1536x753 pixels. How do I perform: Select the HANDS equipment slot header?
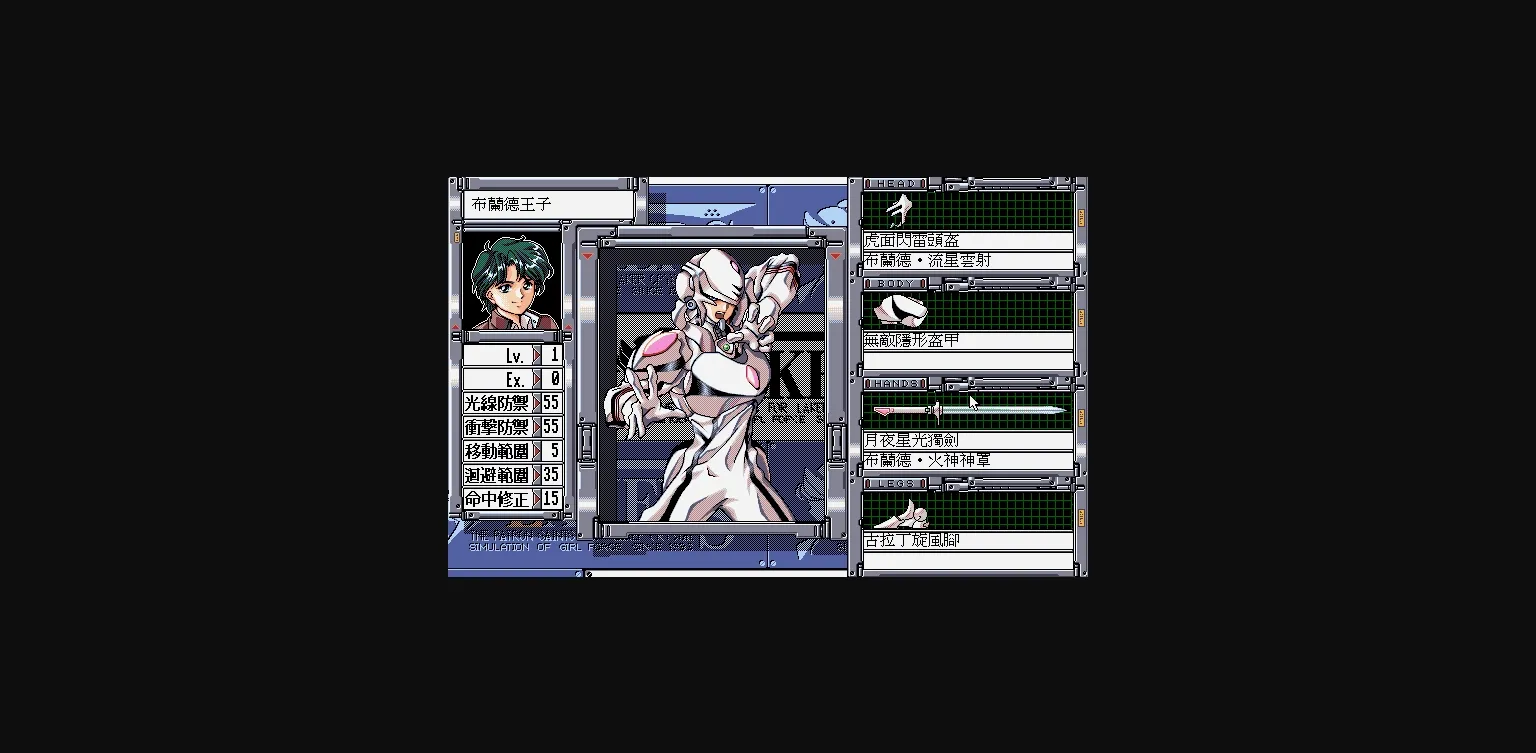[893, 382]
